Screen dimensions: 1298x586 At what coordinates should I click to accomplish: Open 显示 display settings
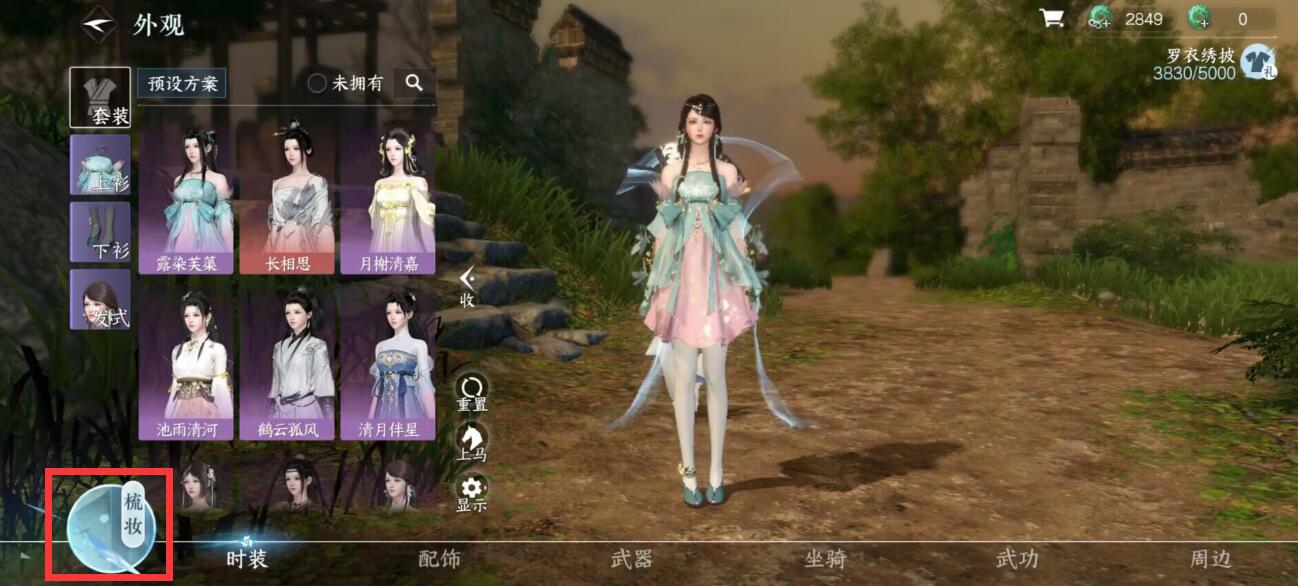point(472,493)
